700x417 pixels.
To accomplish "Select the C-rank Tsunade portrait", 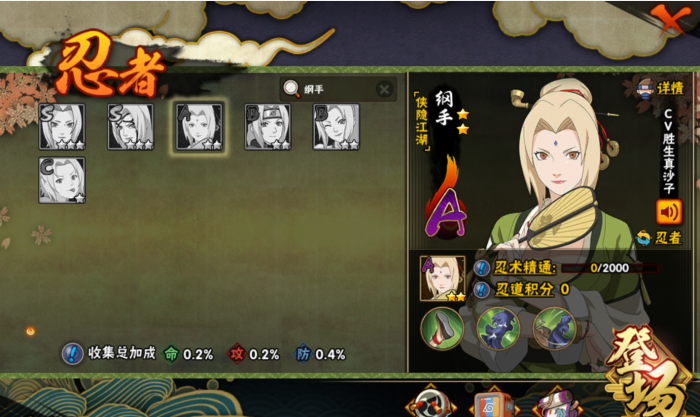I will [61, 180].
